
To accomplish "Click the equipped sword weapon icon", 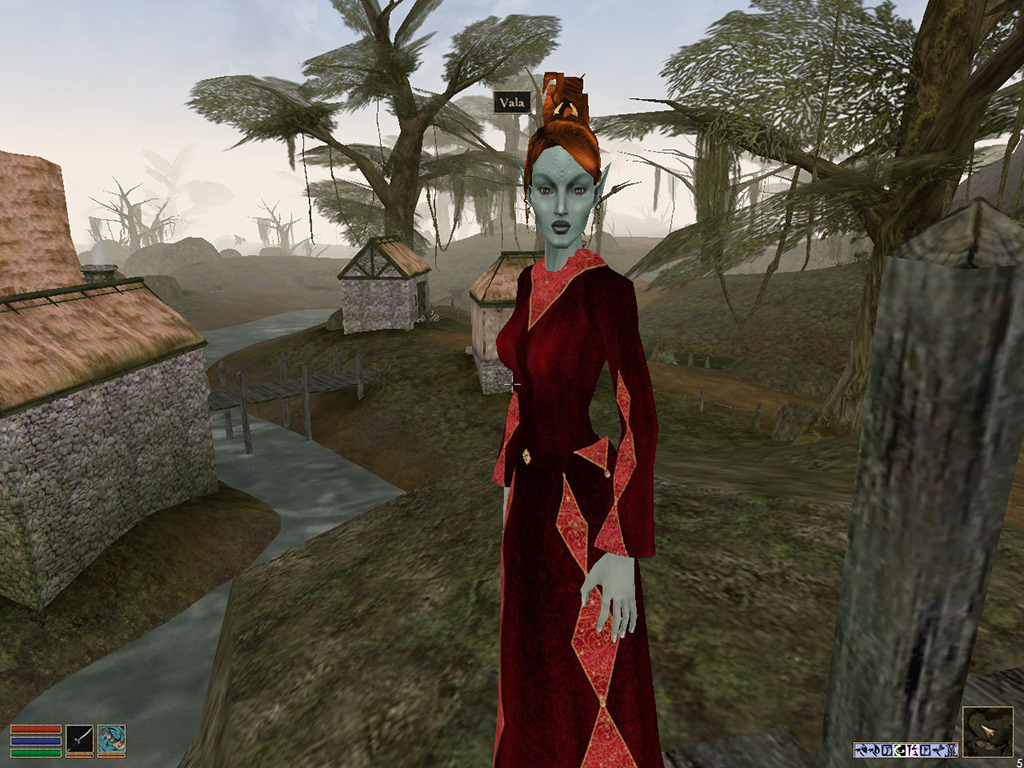I will [x=80, y=740].
